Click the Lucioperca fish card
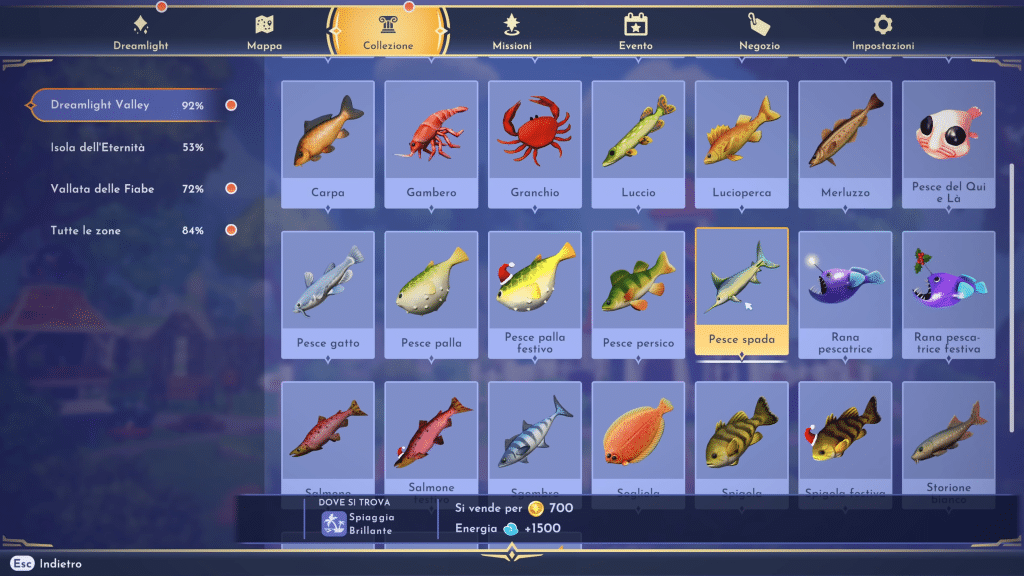 tap(741, 143)
